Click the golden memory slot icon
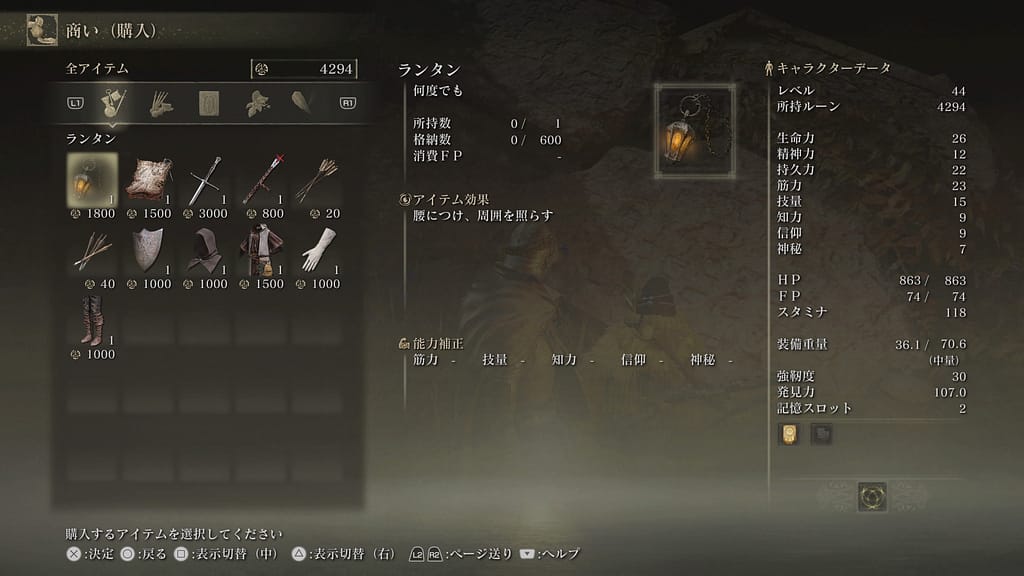This screenshot has height=576, width=1024. click(789, 434)
